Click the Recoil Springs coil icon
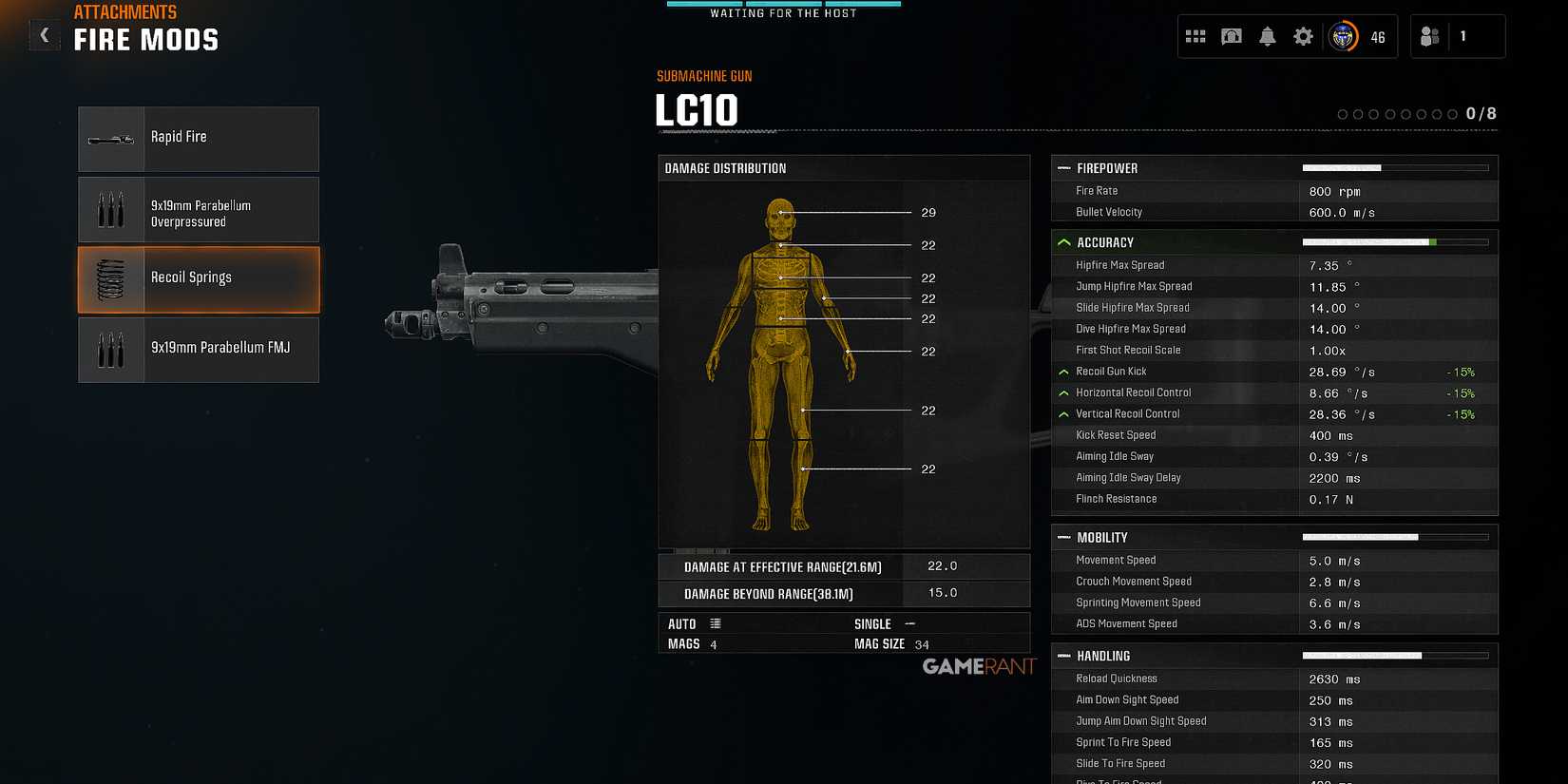Screen dimensions: 1568x784 [x=109, y=278]
